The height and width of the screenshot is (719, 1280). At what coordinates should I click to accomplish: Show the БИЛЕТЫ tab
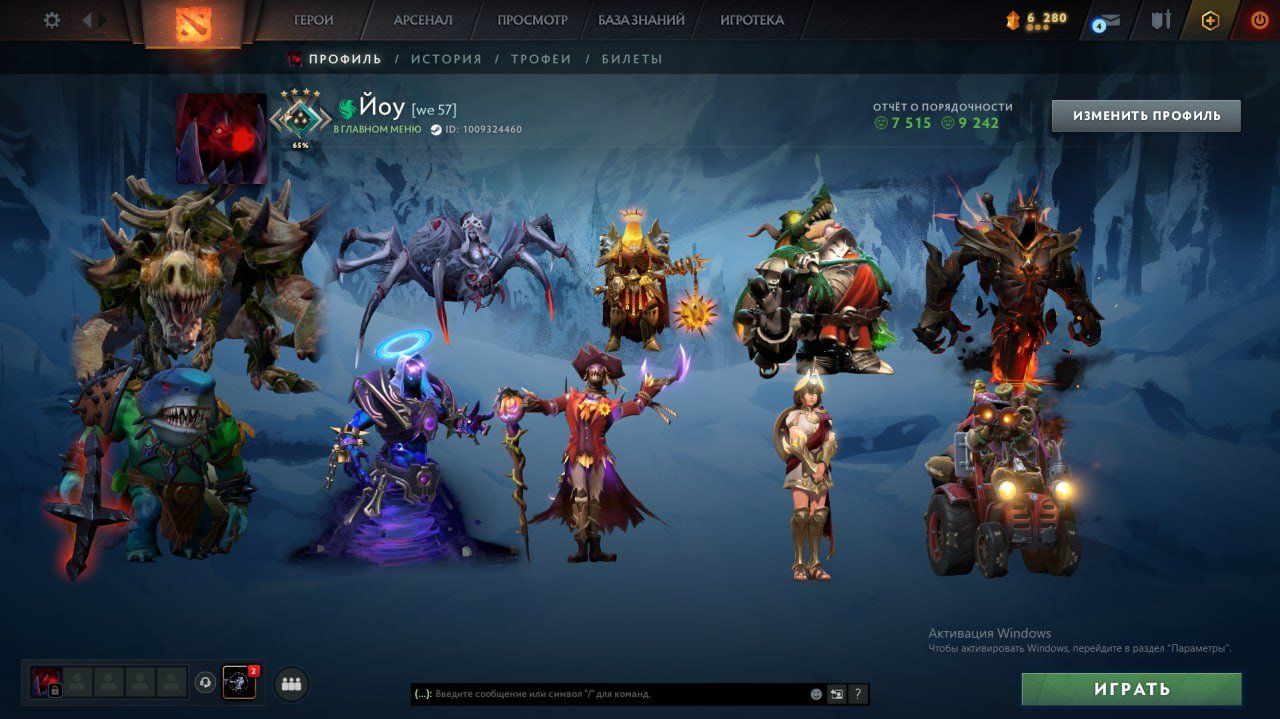point(632,59)
